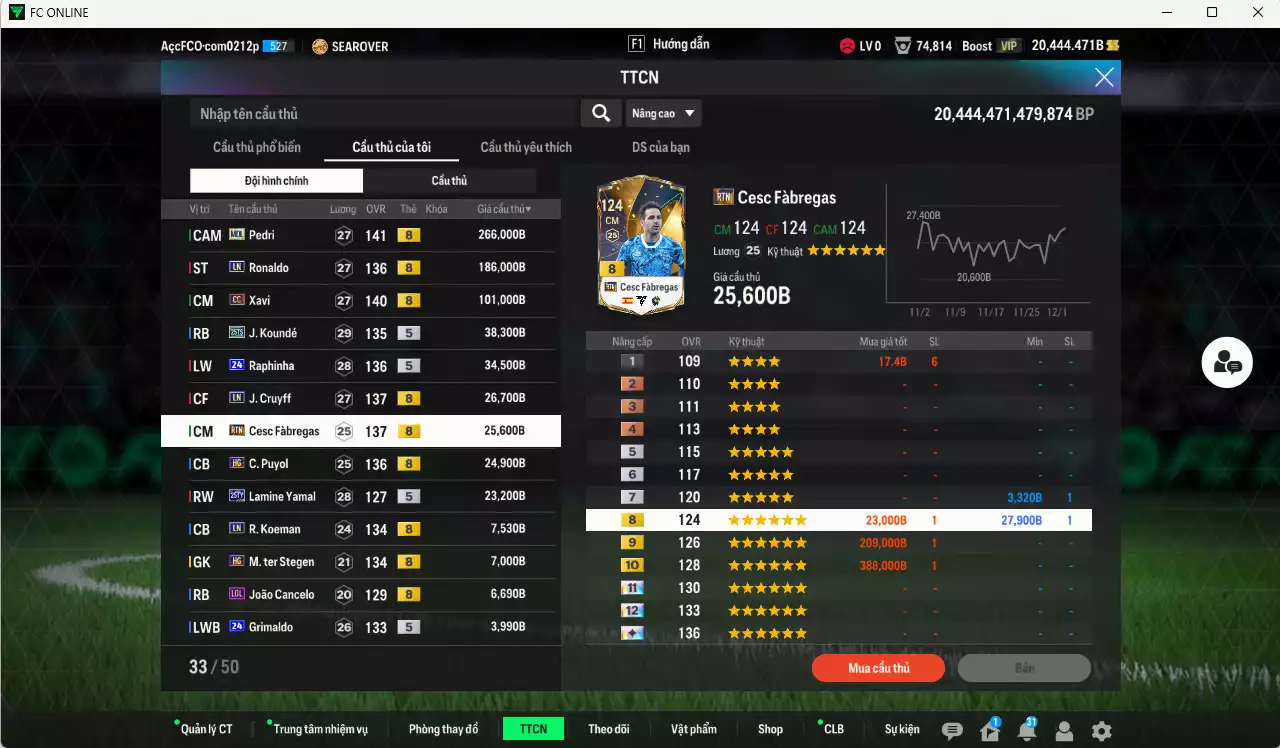Click the Nhập tên cầu thủ search field

tap(380, 113)
